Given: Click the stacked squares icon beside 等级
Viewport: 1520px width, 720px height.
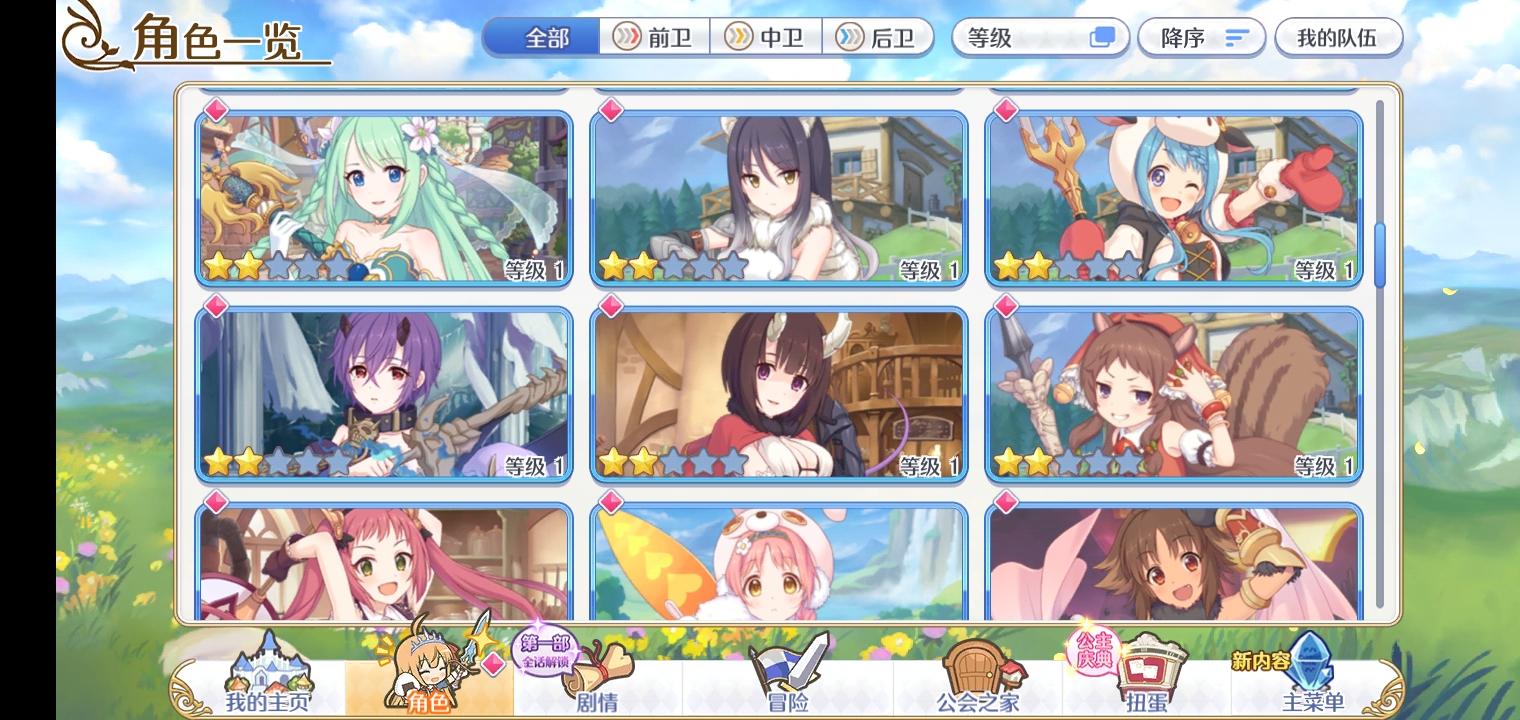Looking at the screenshot, I should click(x=1103, y=37).
